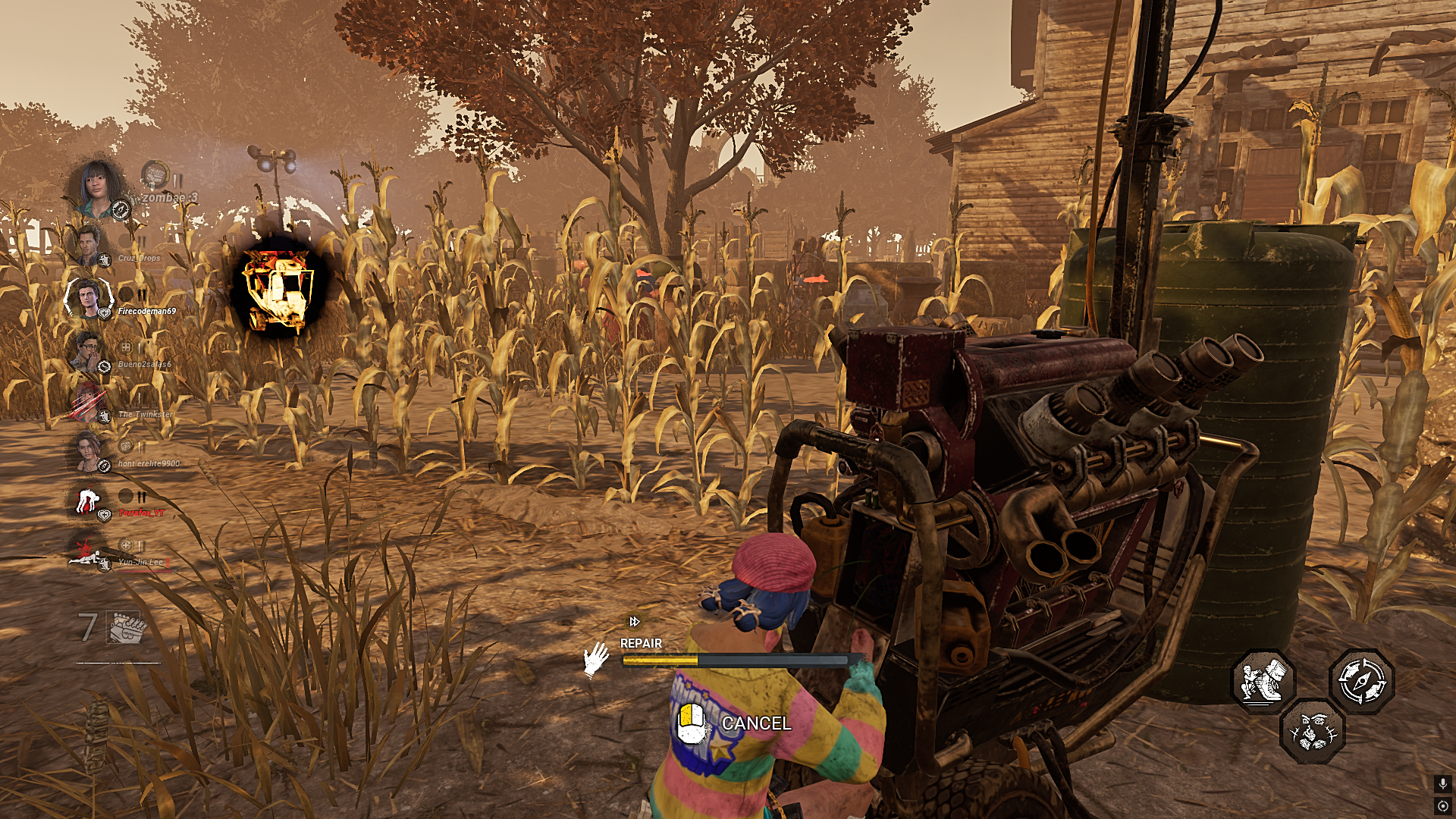The width and height of the screenshot is (1456, 819).
Task: Click the crawling survivor icon beside Terrafox_YT
Action: pos(90,499)
